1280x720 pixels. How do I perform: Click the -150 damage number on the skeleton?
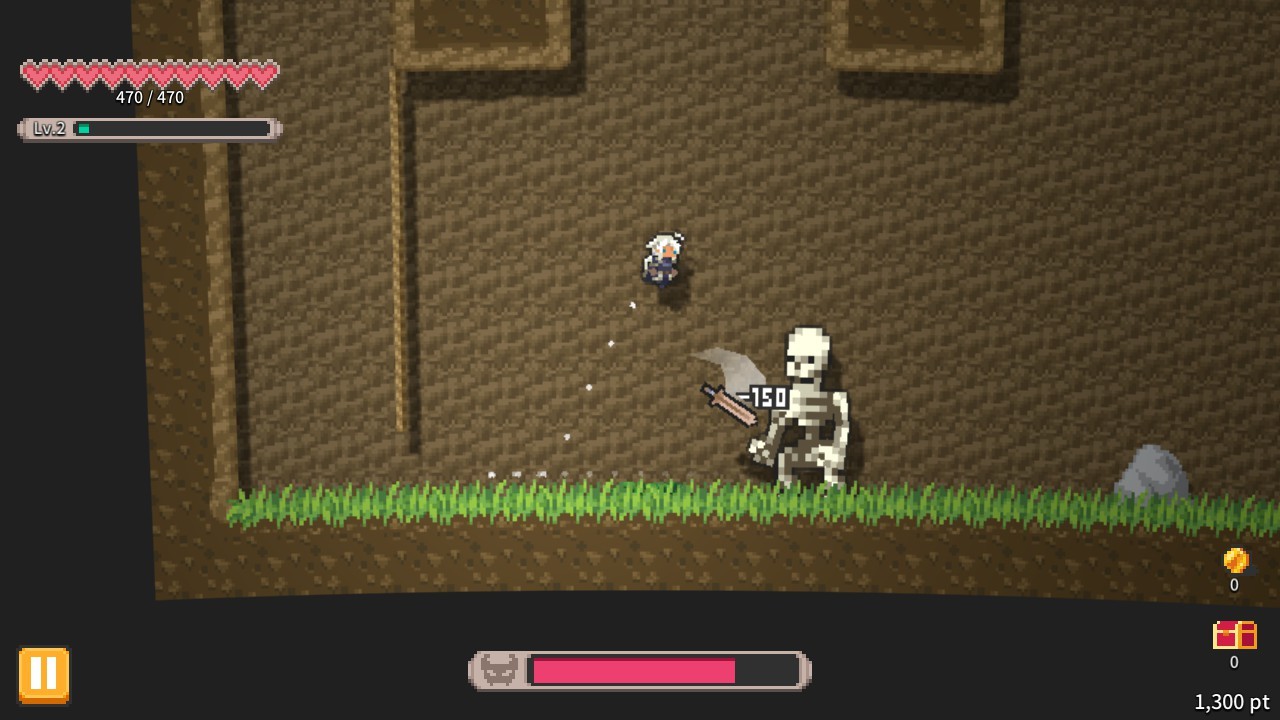(766, 397)
